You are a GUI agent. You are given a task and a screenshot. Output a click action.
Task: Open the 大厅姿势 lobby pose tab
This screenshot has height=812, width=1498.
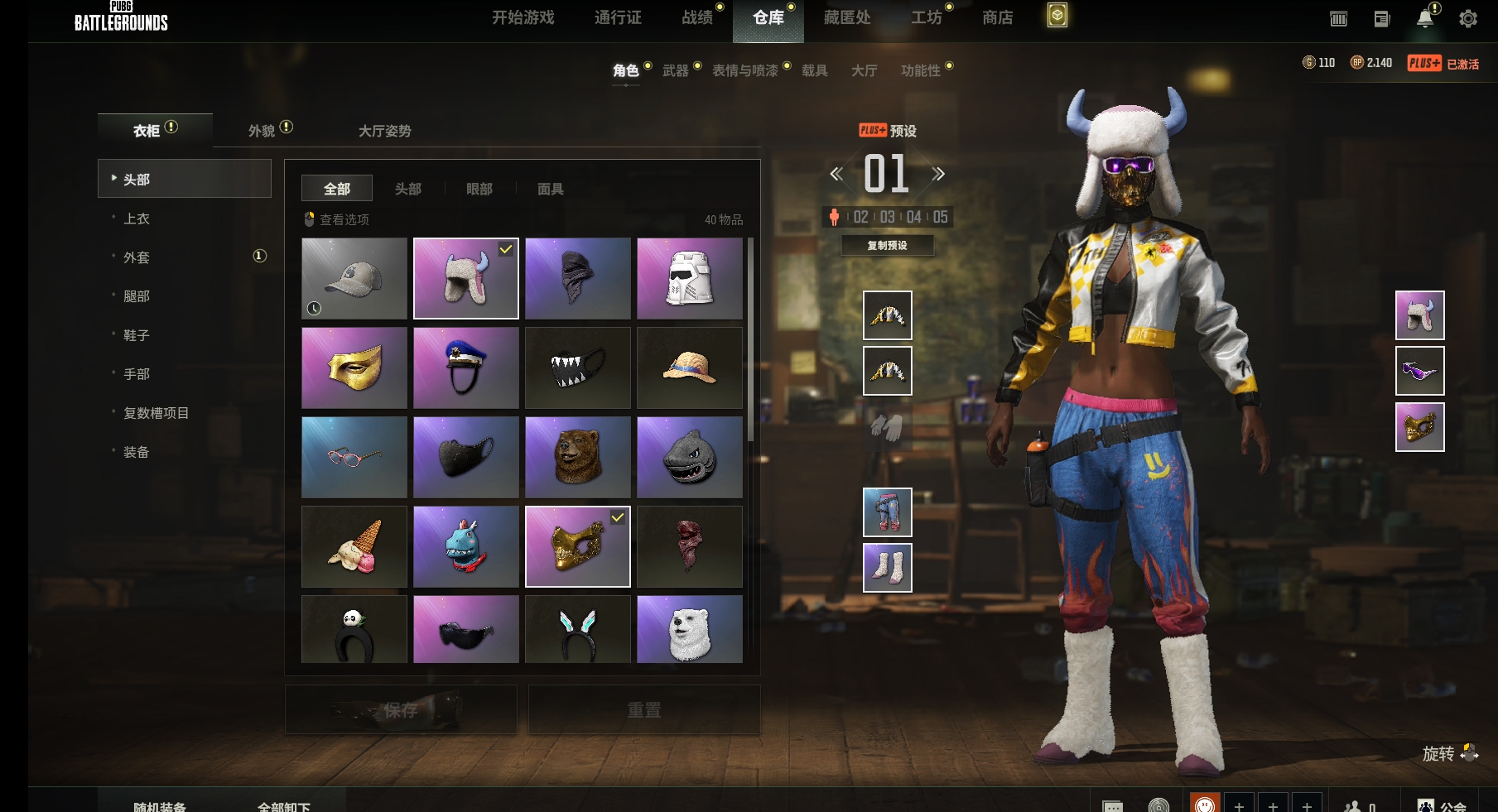[384, 131]
